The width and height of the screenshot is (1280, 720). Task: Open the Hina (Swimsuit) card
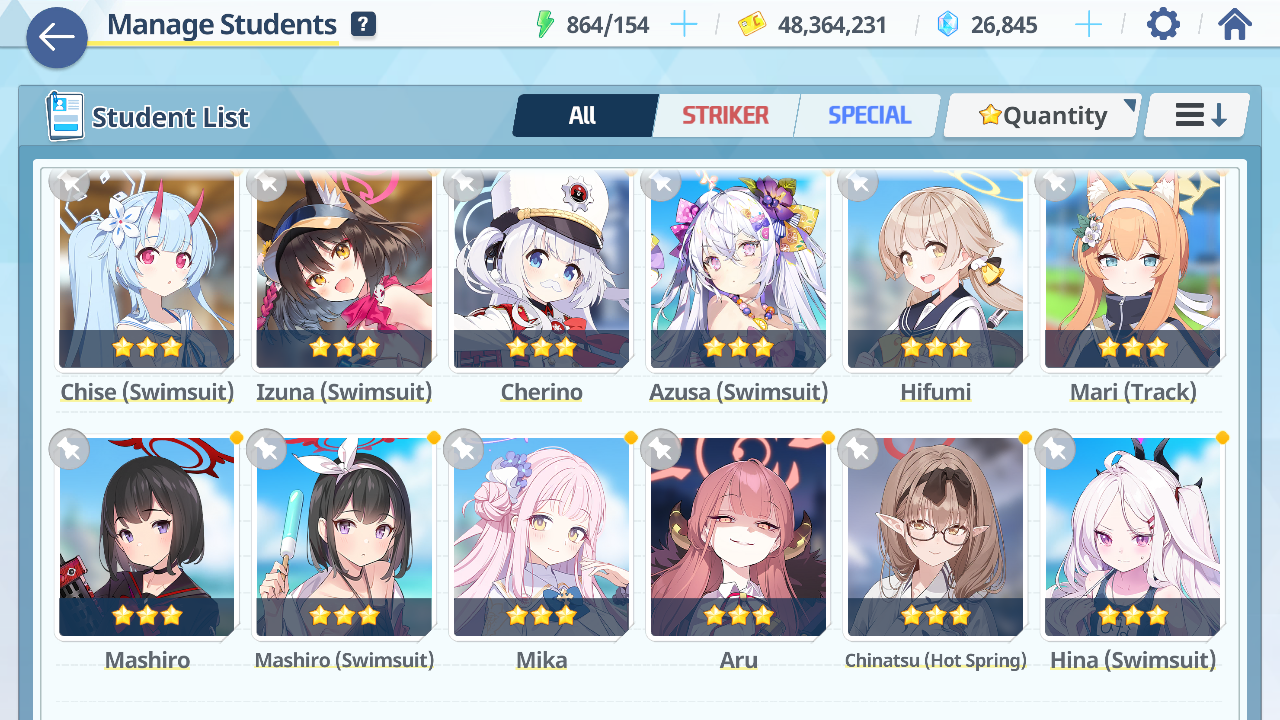[x=1132, y=538]
